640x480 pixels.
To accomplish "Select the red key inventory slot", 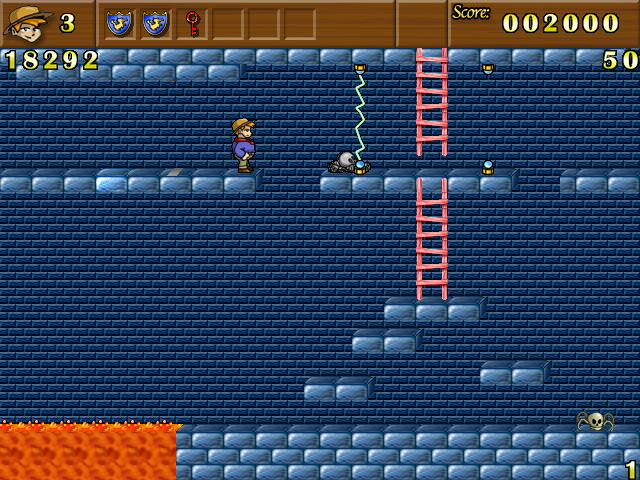I will pos(191,23).
